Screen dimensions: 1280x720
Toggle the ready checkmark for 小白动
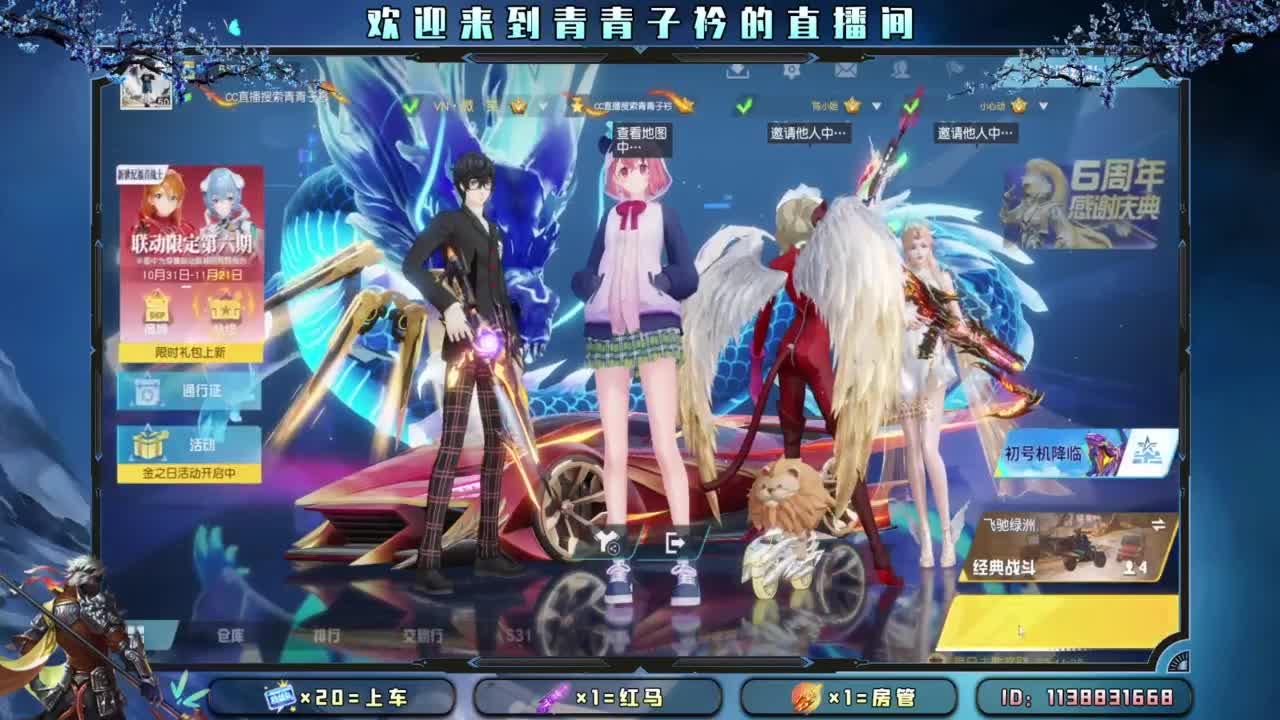tap(911, 106)
